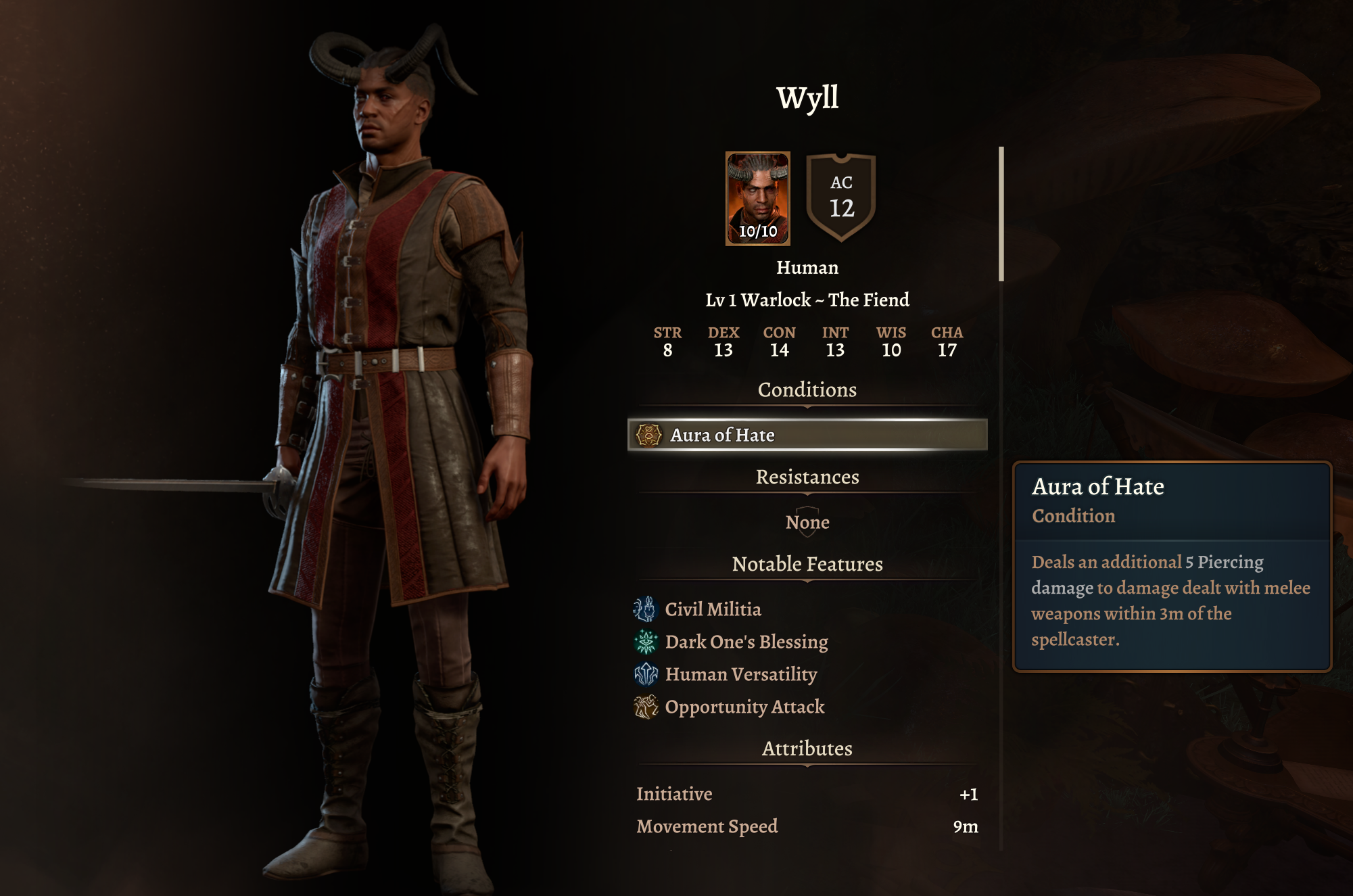1353x896 pixels.
Task: Click Wyll's character portrait
Action: click(757, 198)
